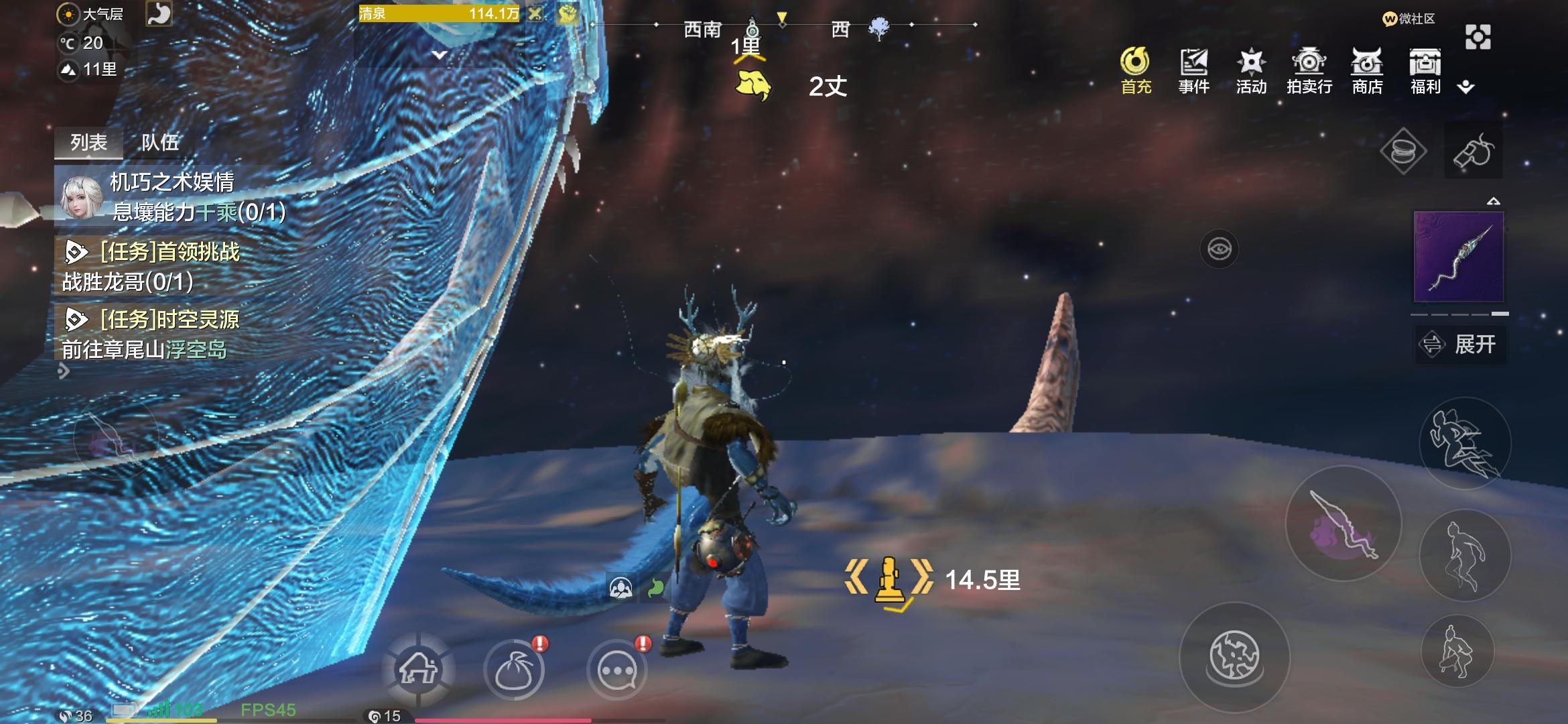Collapse the chevron under the 清泉 health bar

coord(439,55)
